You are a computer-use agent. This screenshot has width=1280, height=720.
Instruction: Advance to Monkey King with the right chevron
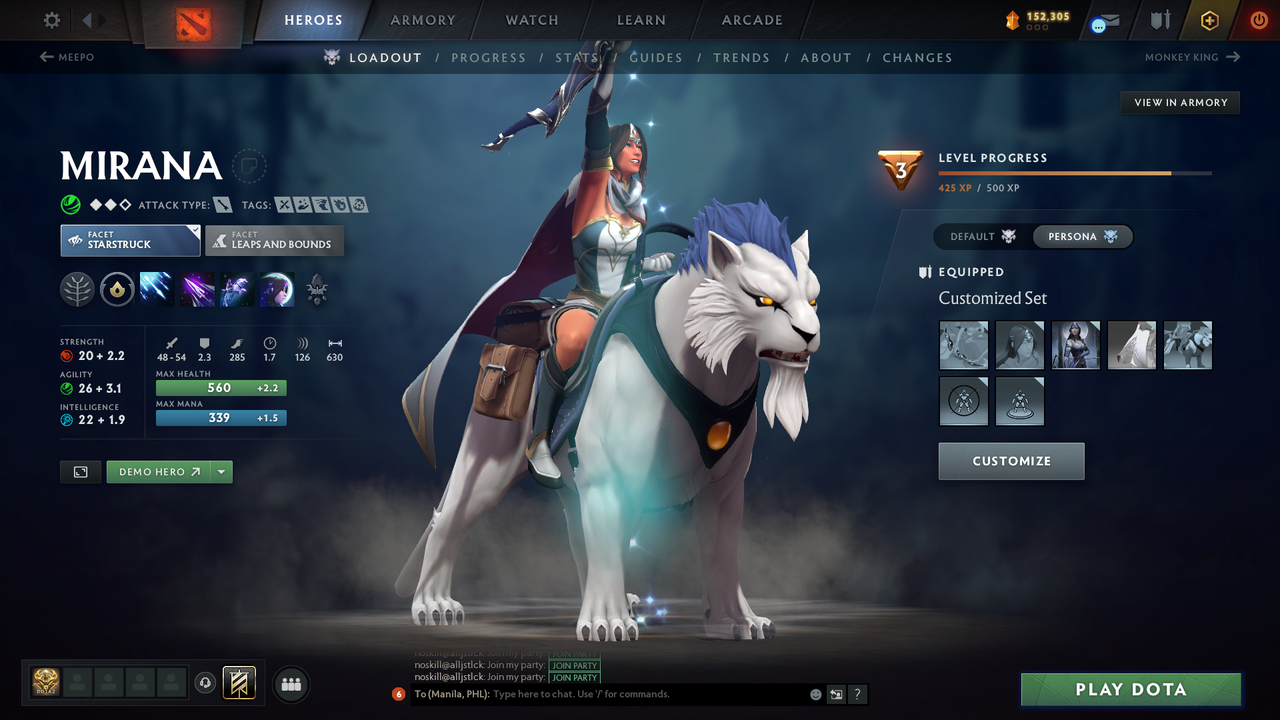(x=1232, y=57)
